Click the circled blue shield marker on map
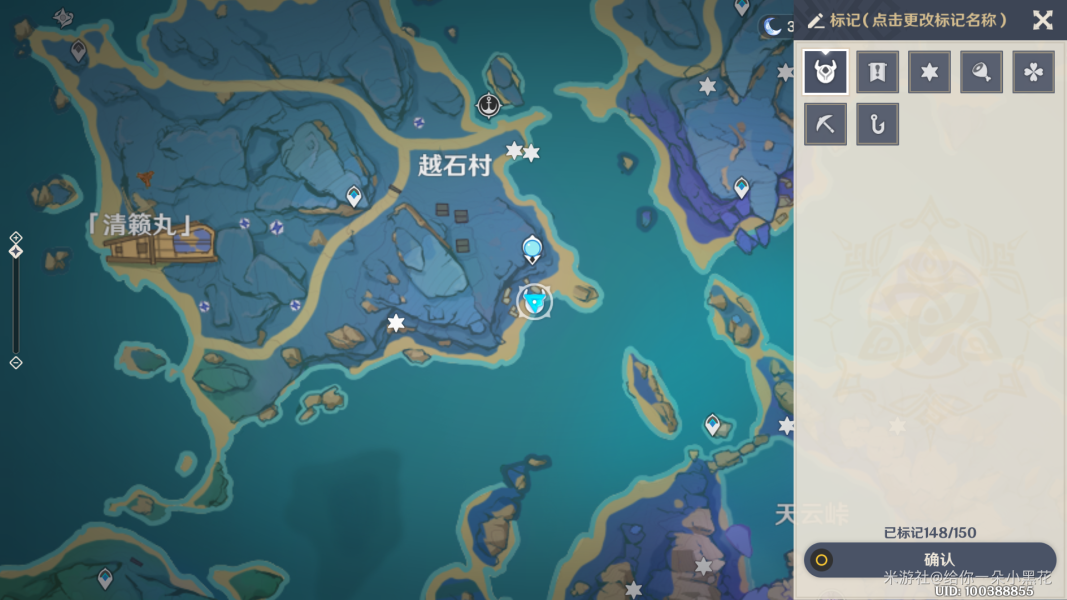 [535, 301]
